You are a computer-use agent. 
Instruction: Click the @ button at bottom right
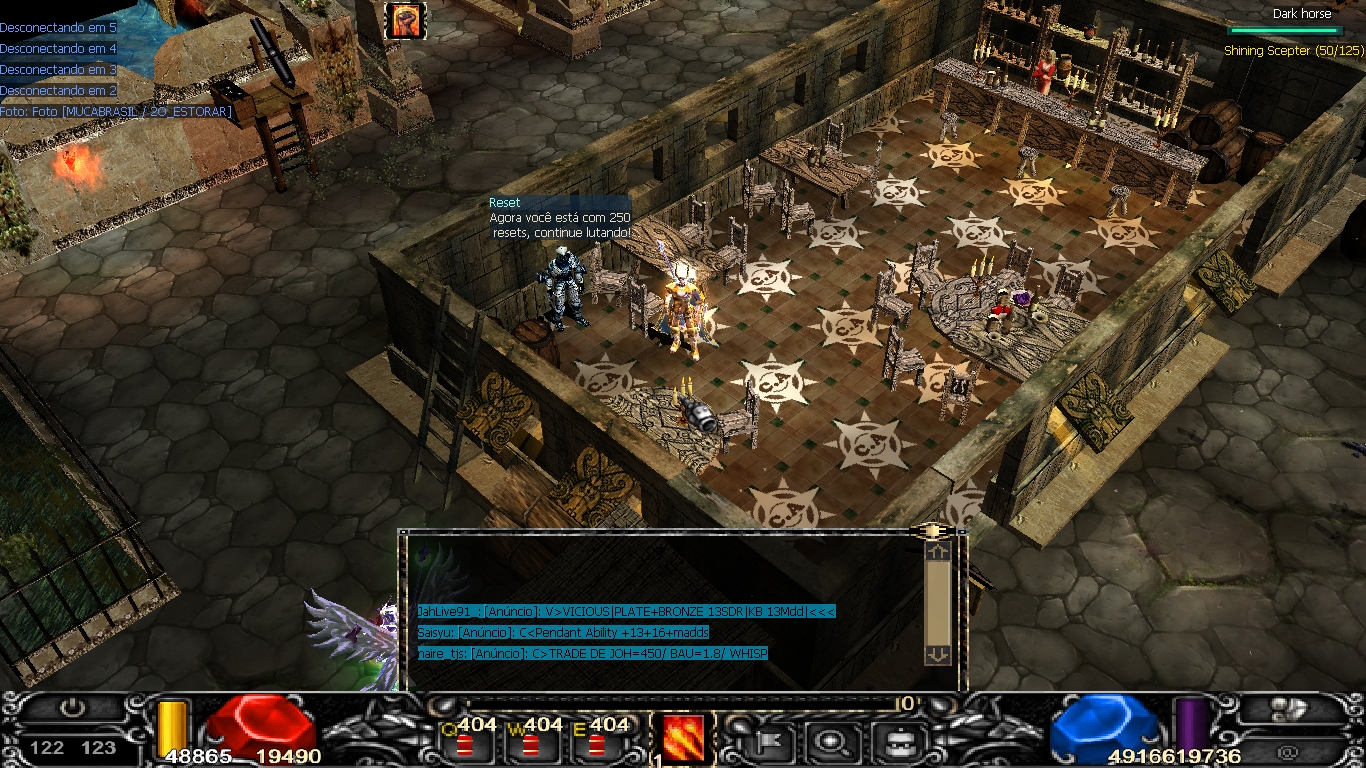click(x=1289, y=750)
